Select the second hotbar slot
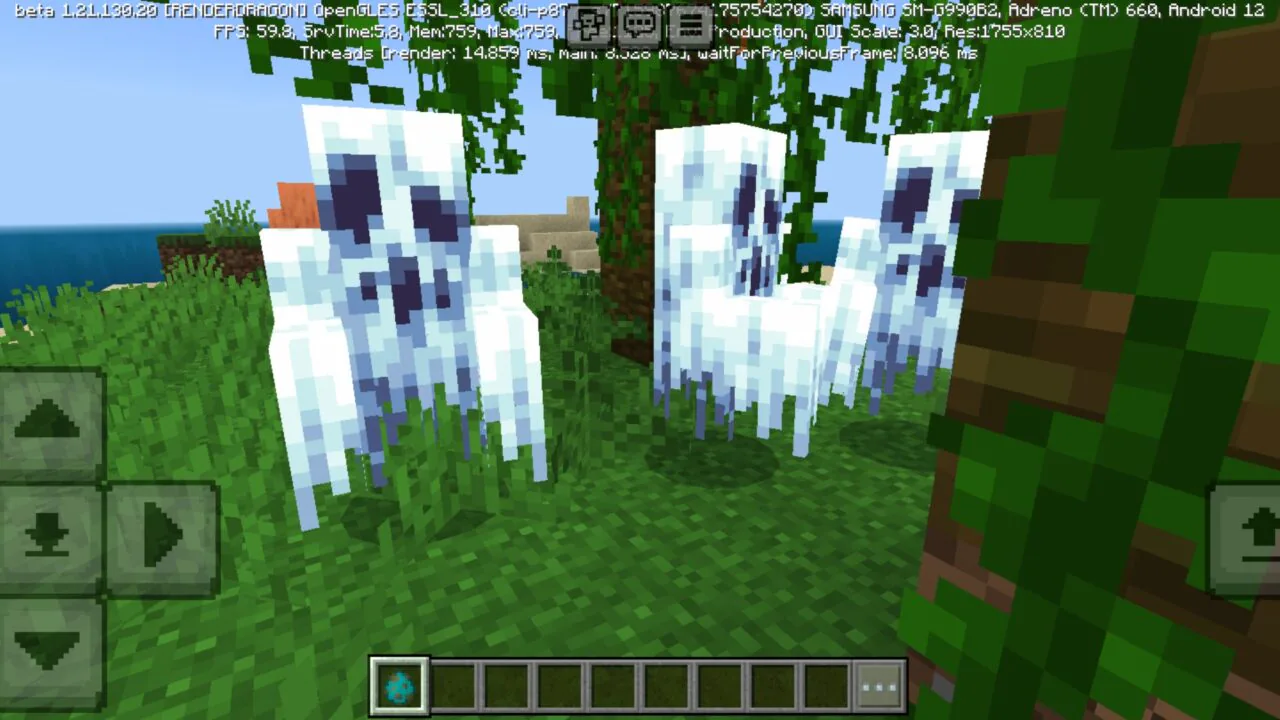The width and height of the screenshot is (1280, 720). click(x=453, y=684)
